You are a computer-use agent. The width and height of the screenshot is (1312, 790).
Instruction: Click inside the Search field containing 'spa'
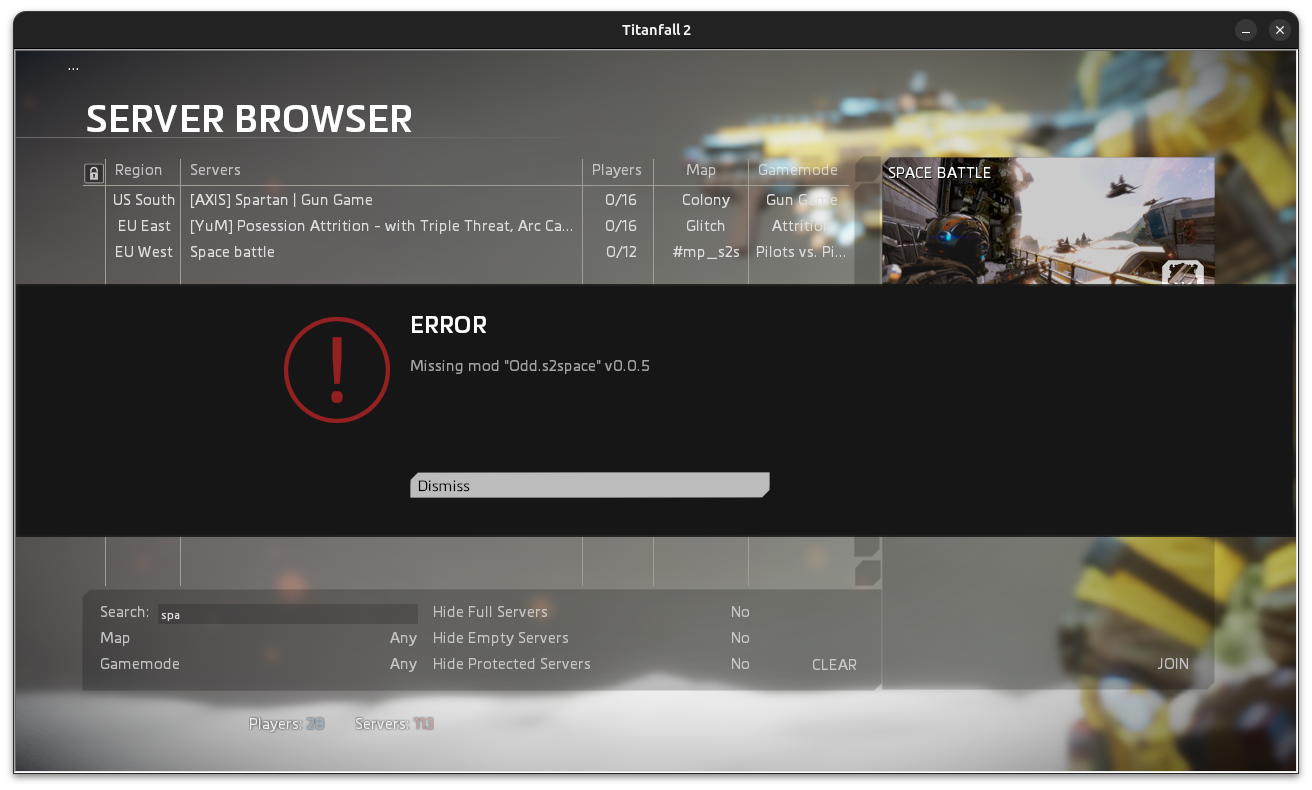(x=287, y=612)
